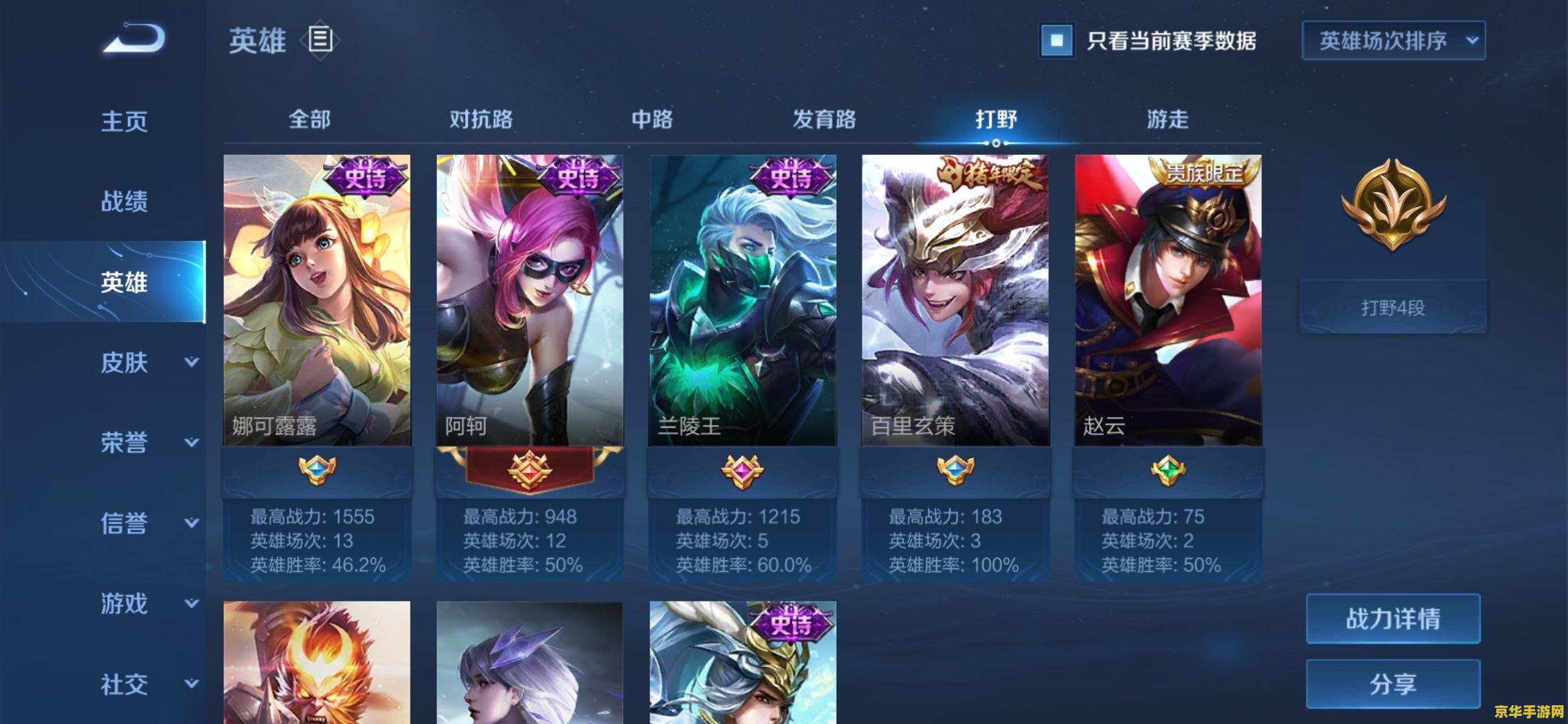1568x724 pixels.
Task: Switch to the 全部 all heroes tab
Action: (310, 119)
